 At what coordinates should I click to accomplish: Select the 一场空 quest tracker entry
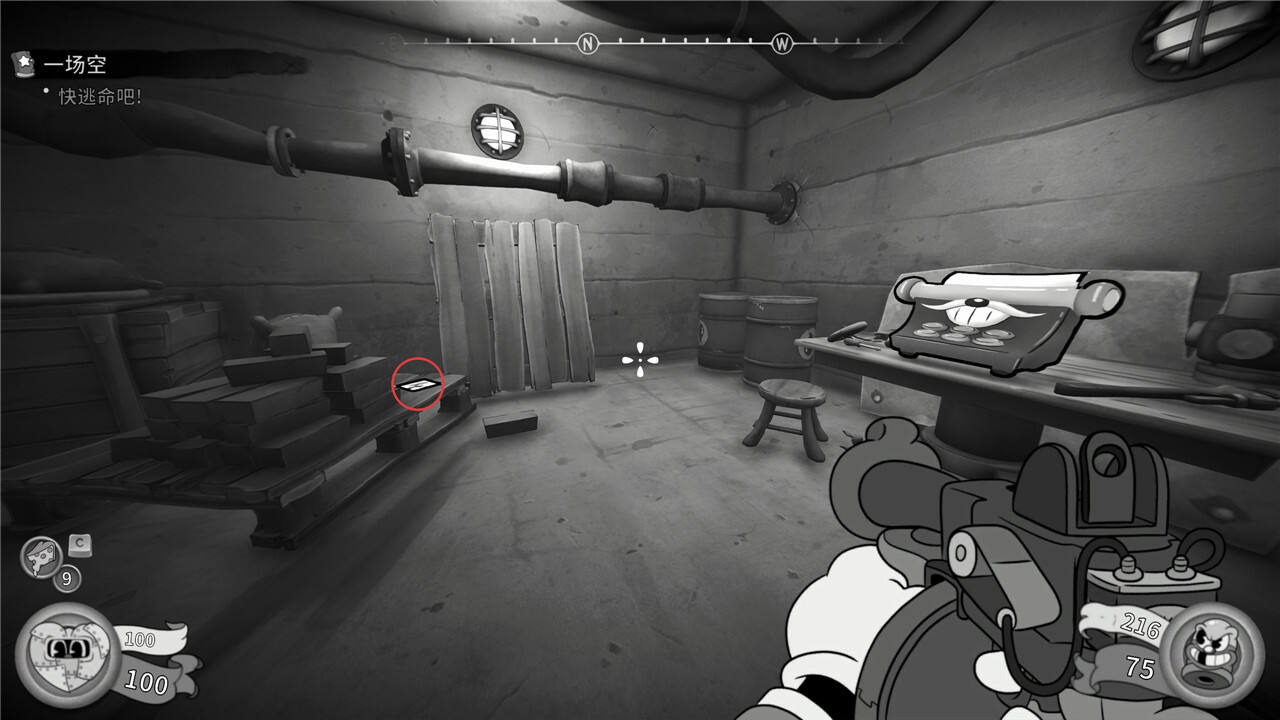point(74,64)
